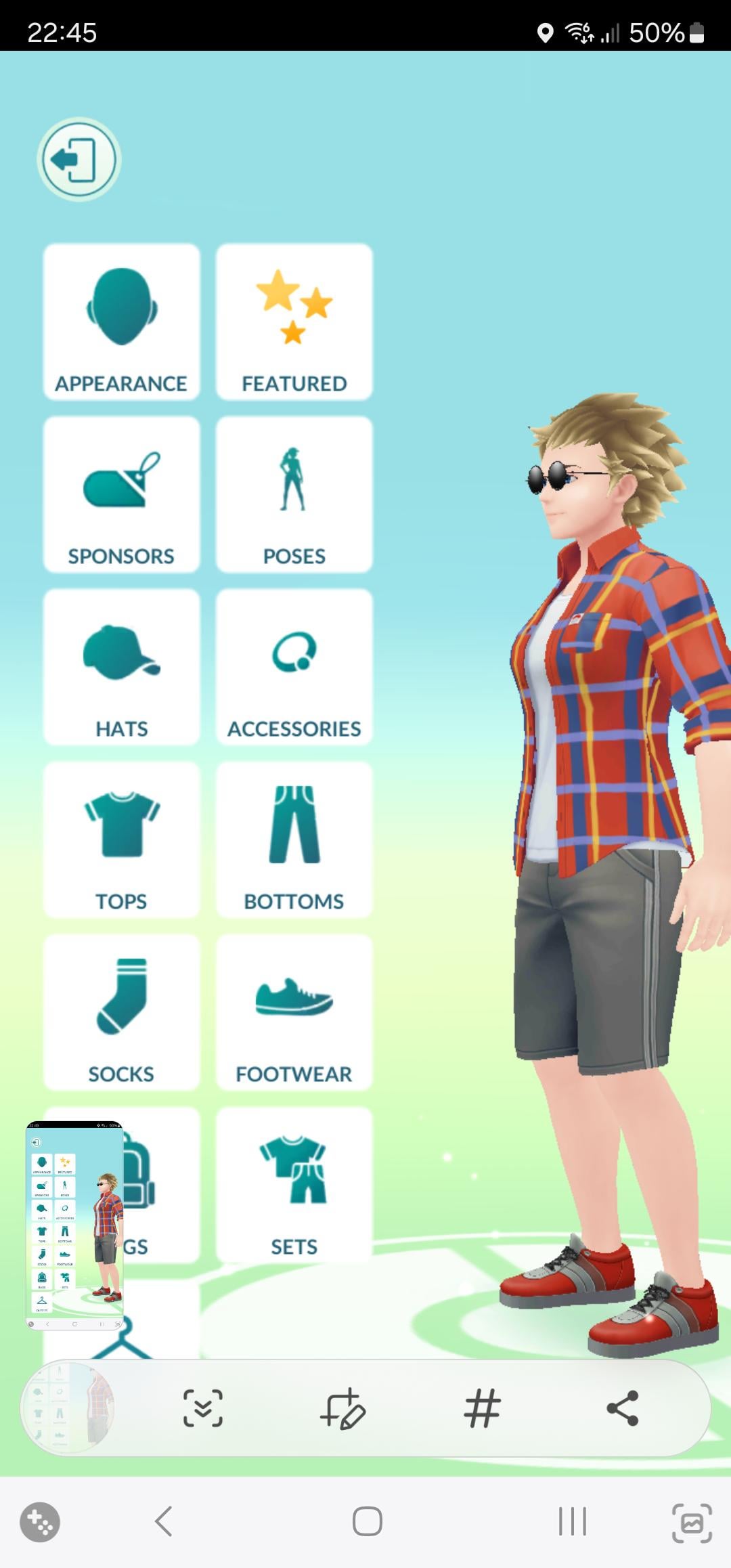Viewport: 731px width, 1568px height.
Task: Share the screenshot via share icon
Action: coord(623,1408)
